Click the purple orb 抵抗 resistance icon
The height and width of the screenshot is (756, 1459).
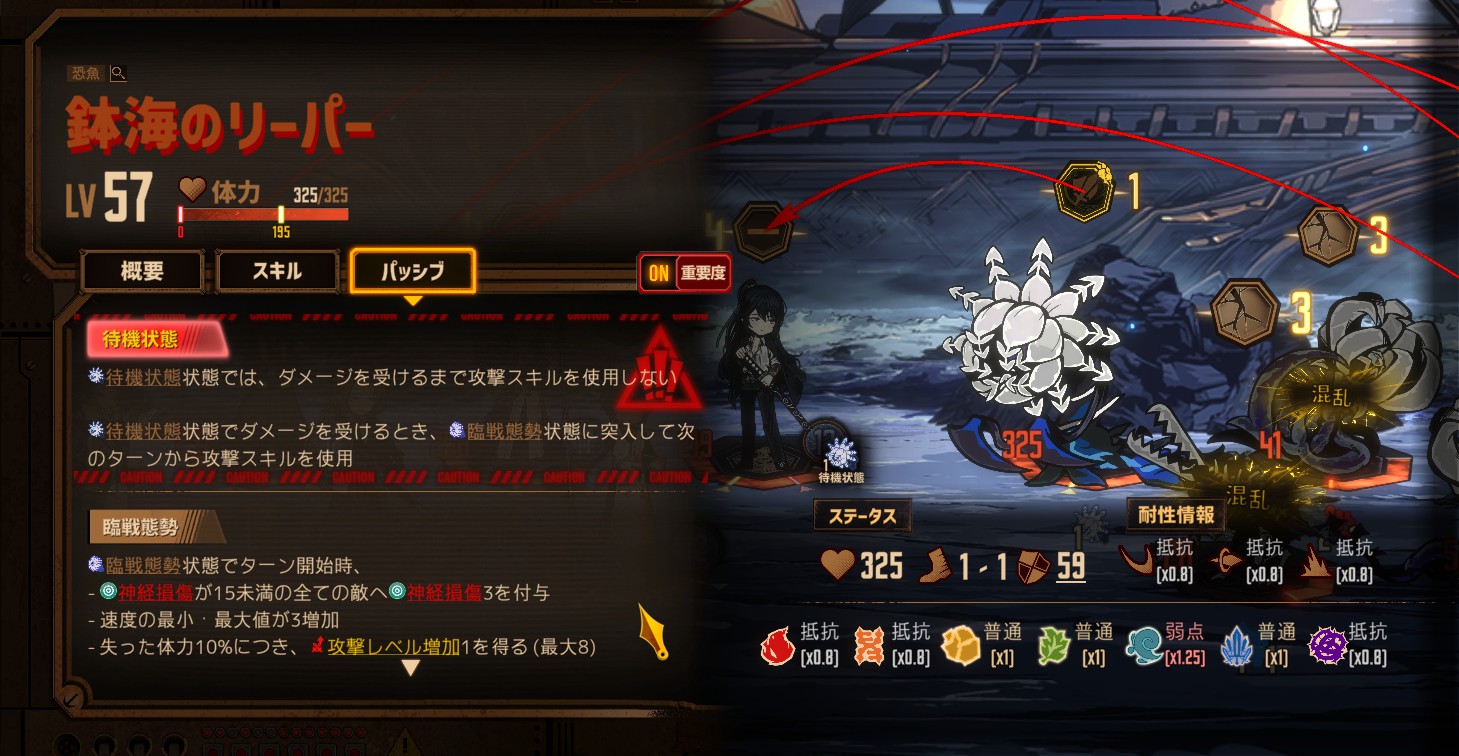pos(1326,646)
